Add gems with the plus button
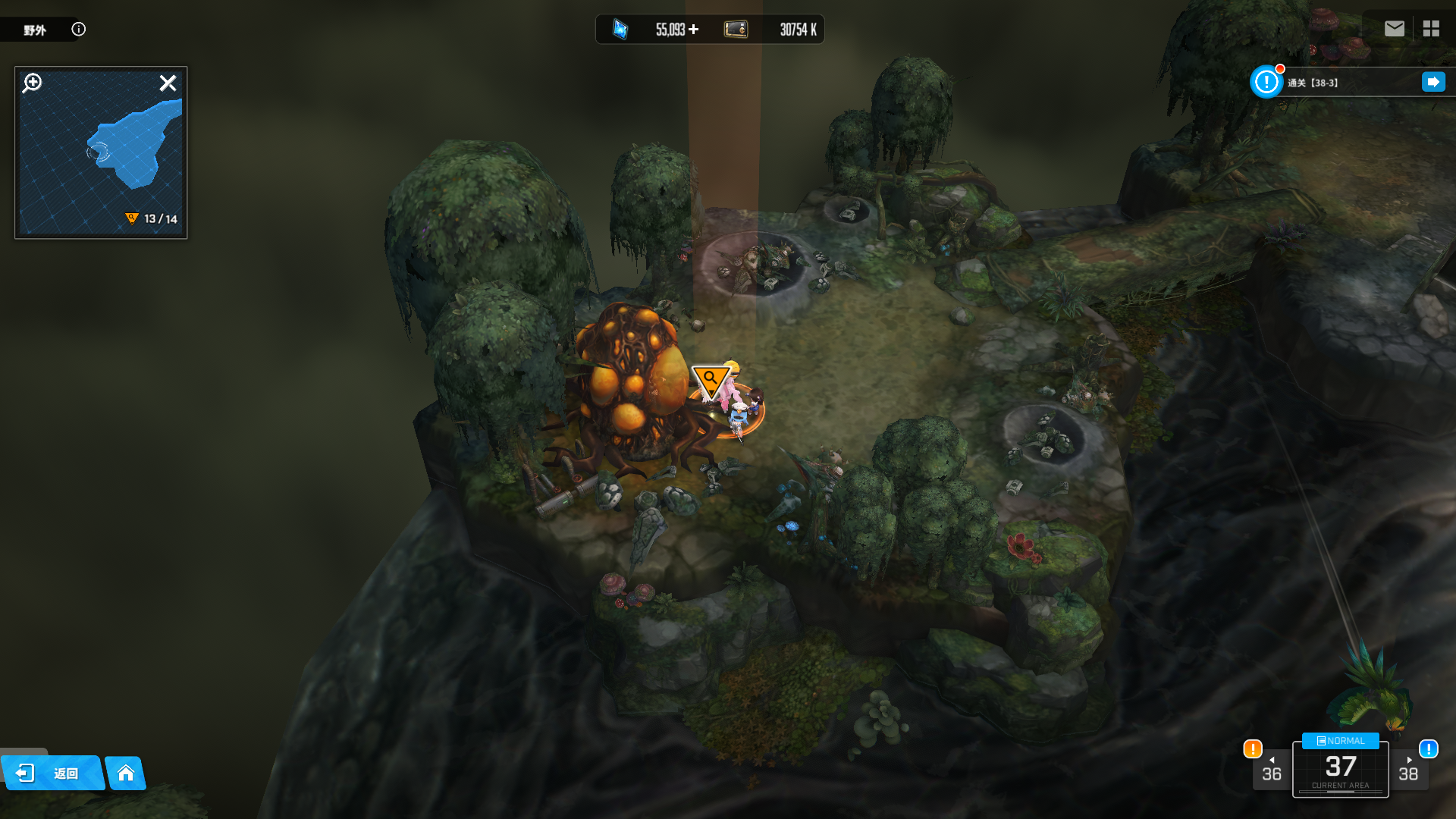This screenshot has height=819, width=1456. coord(694,30)
